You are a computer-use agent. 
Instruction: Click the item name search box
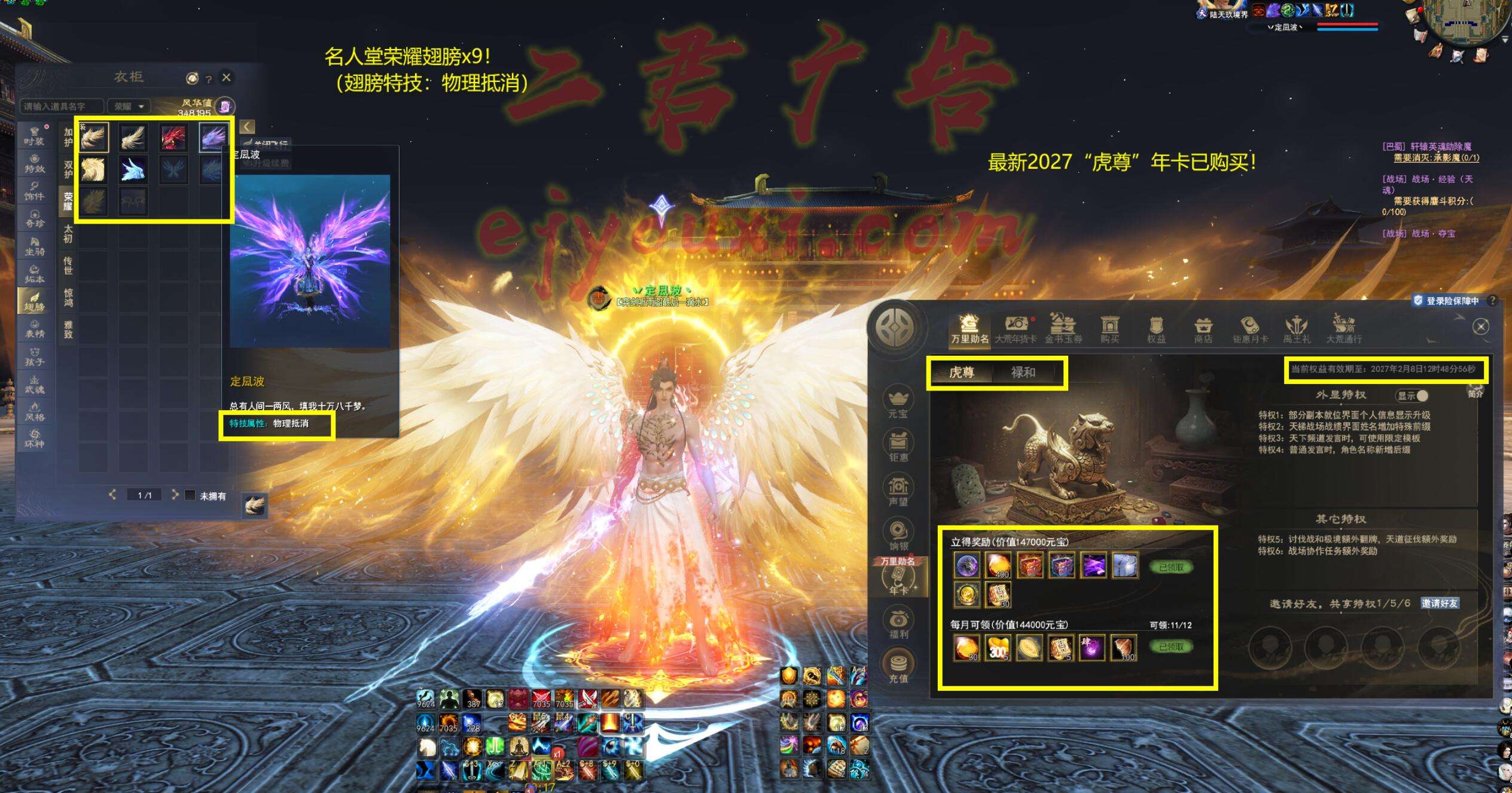tap(61, 106)
